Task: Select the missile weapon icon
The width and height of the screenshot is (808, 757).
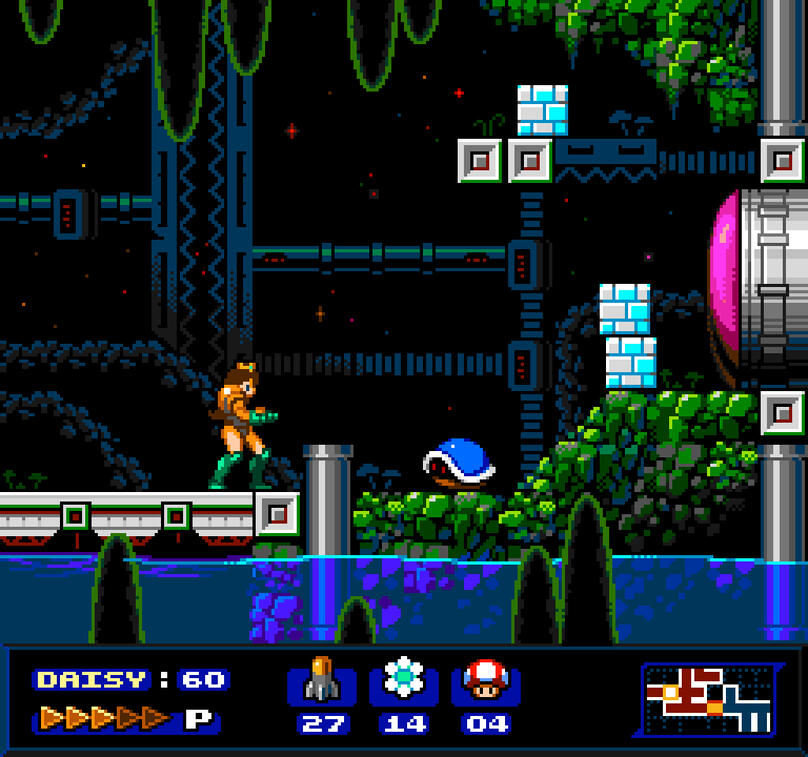Action: point(322,680)
